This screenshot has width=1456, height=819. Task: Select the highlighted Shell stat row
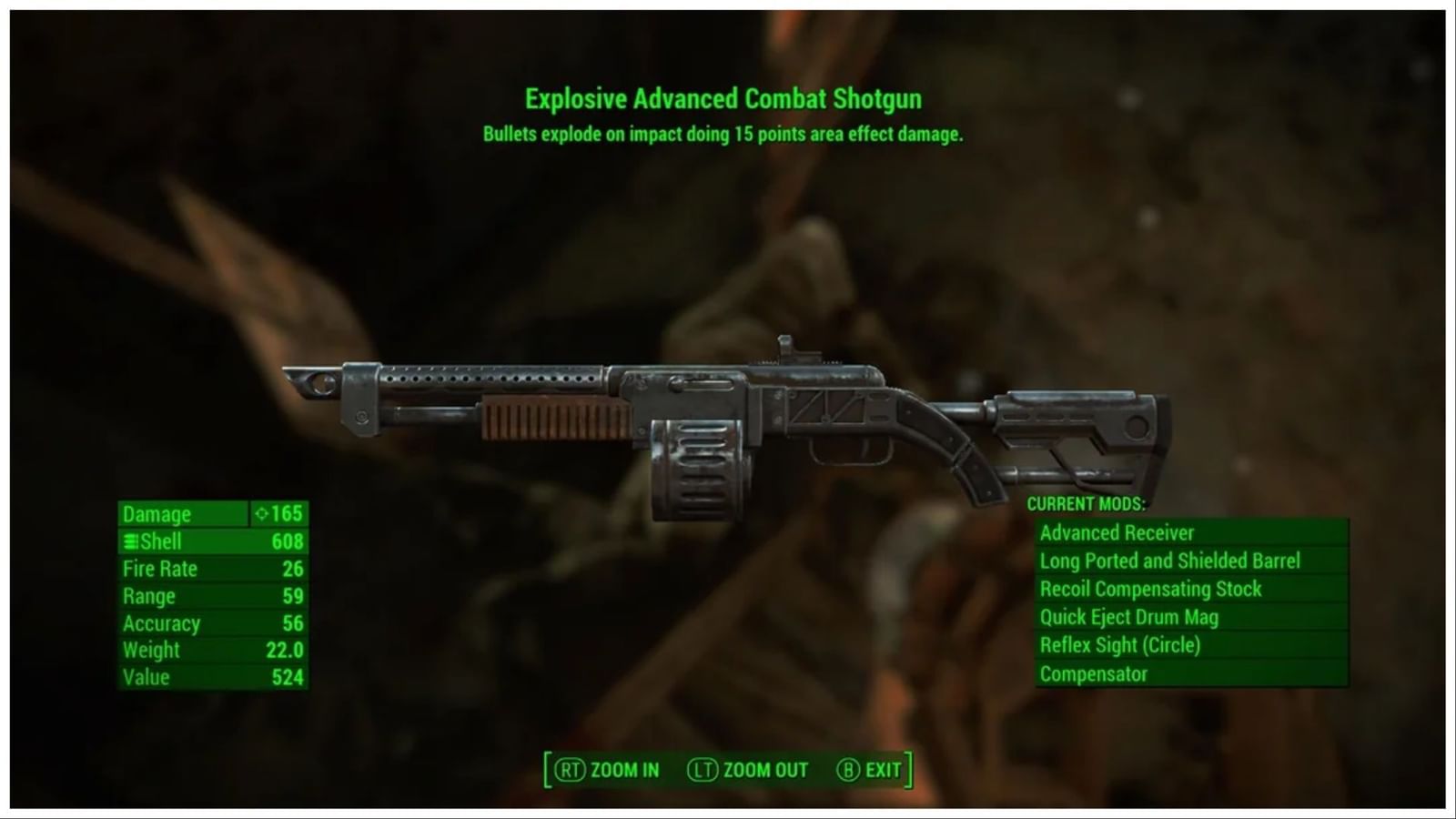209,541
